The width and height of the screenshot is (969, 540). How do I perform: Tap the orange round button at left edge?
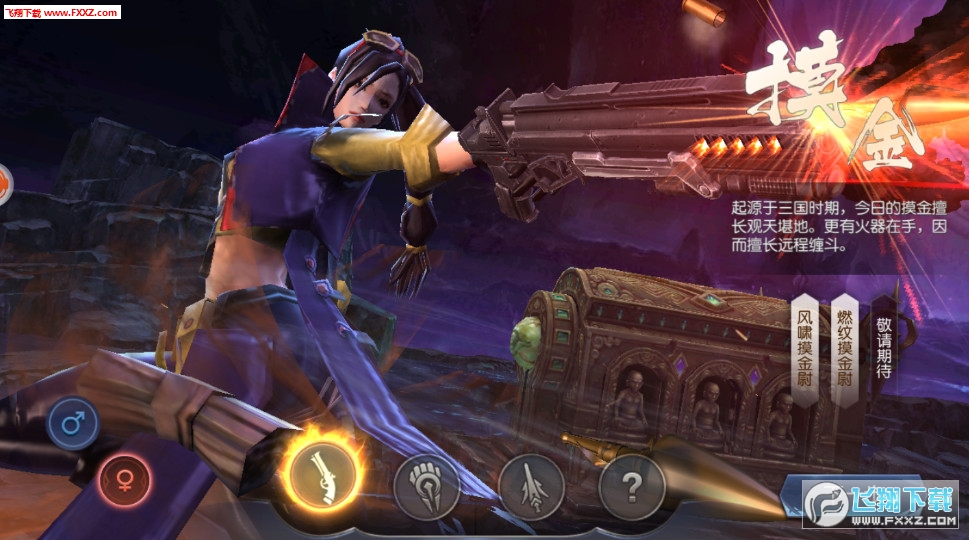pos(4,185)
